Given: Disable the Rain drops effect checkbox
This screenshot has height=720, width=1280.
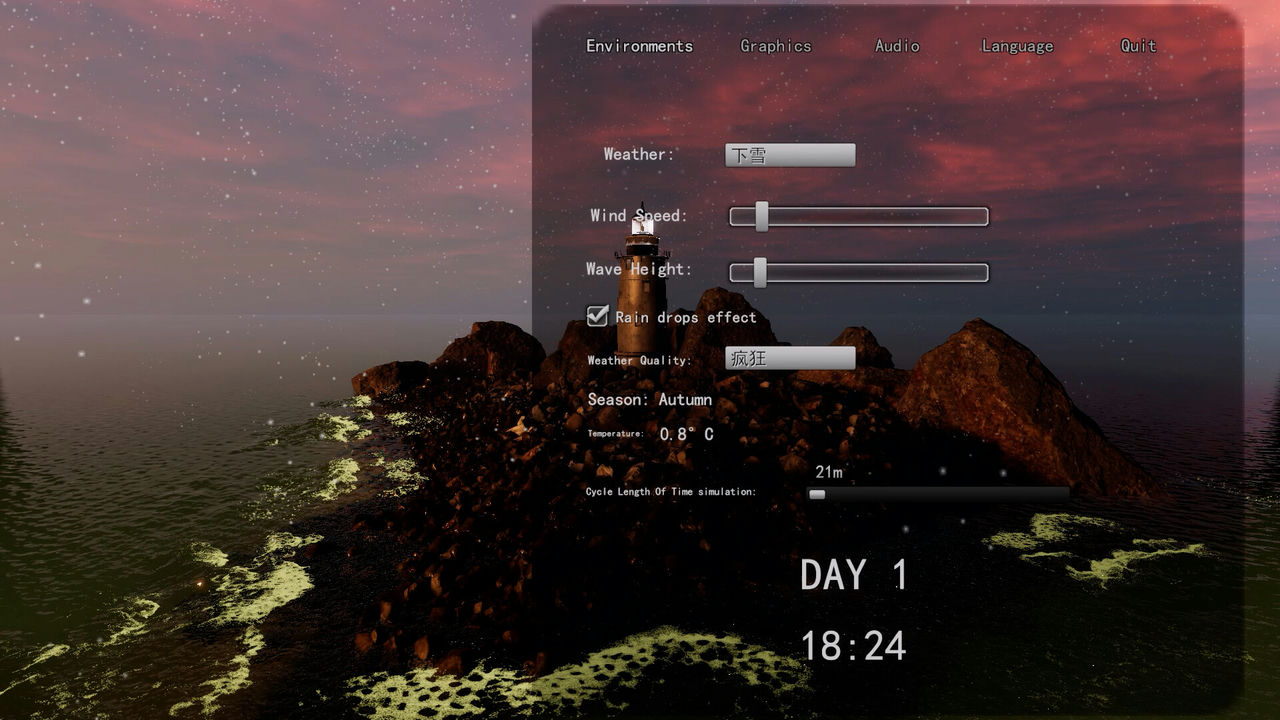Looking at the screenshot, I should pyautogui.click(x=597, y=315).
